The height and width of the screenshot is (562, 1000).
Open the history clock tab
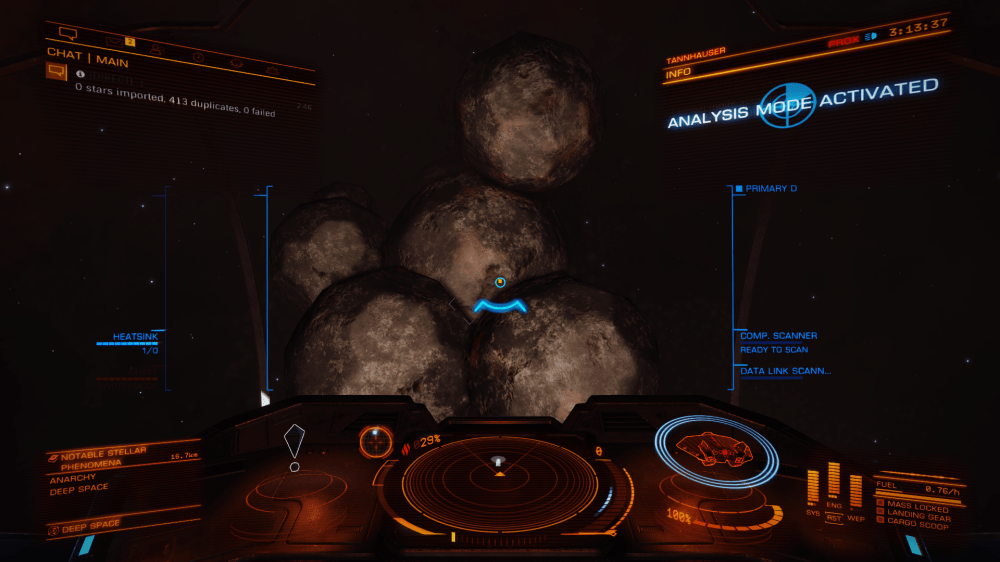198,55
